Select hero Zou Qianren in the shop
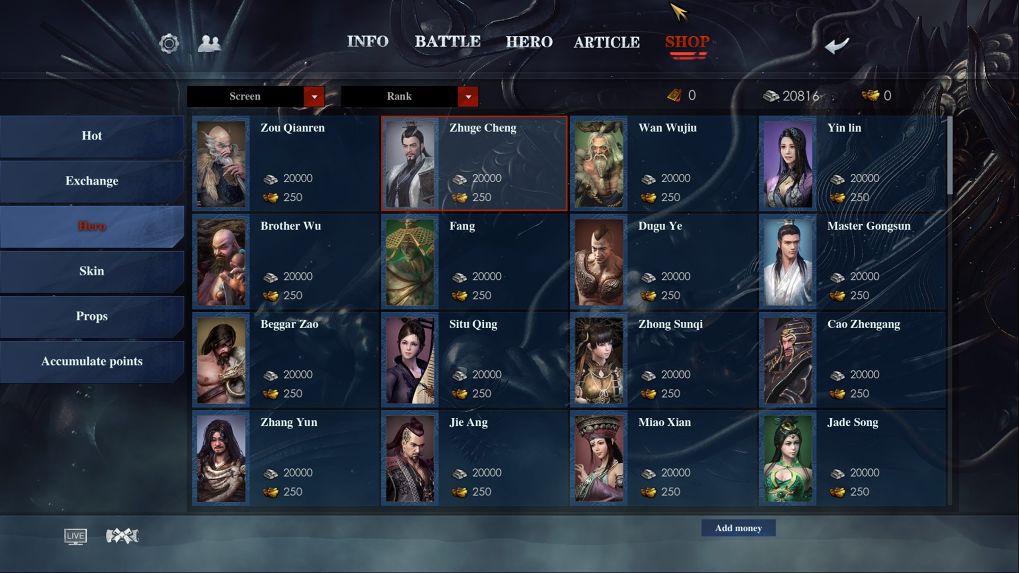 285,163
